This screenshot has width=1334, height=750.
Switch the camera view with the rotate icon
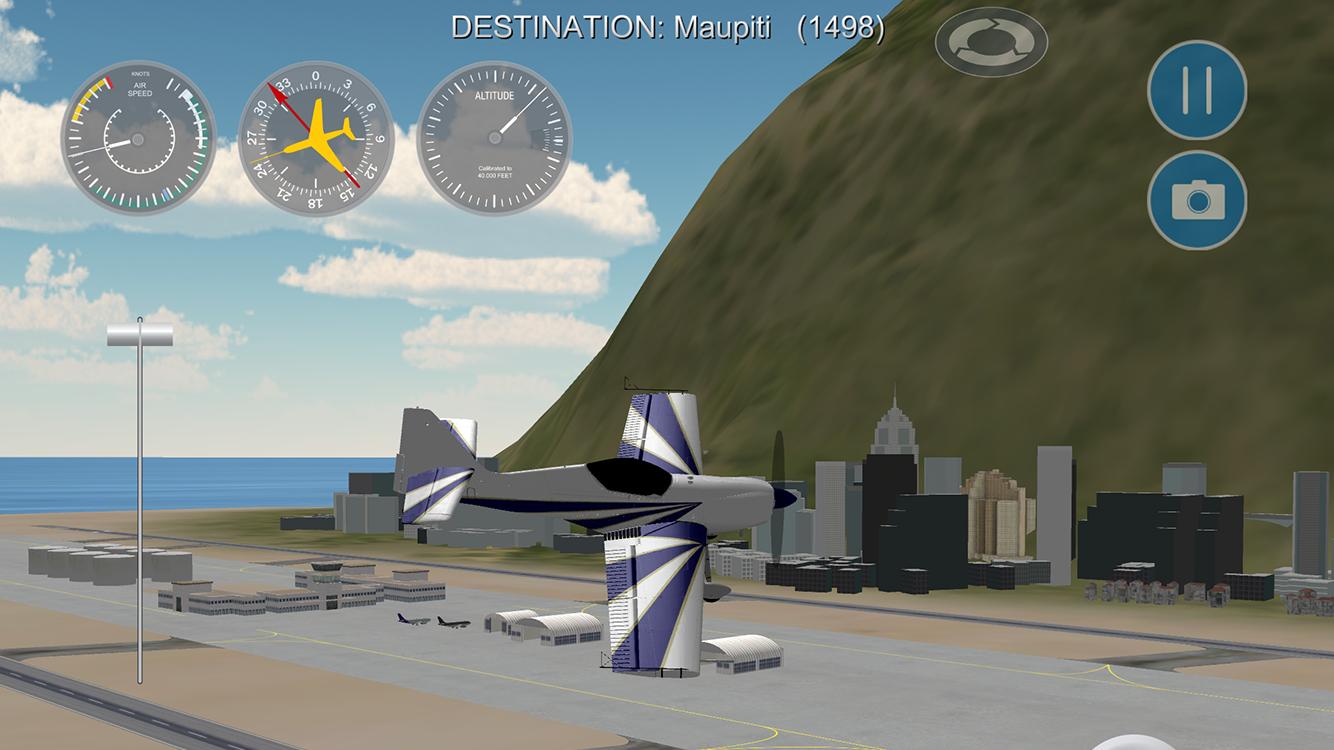pos(991,42)
